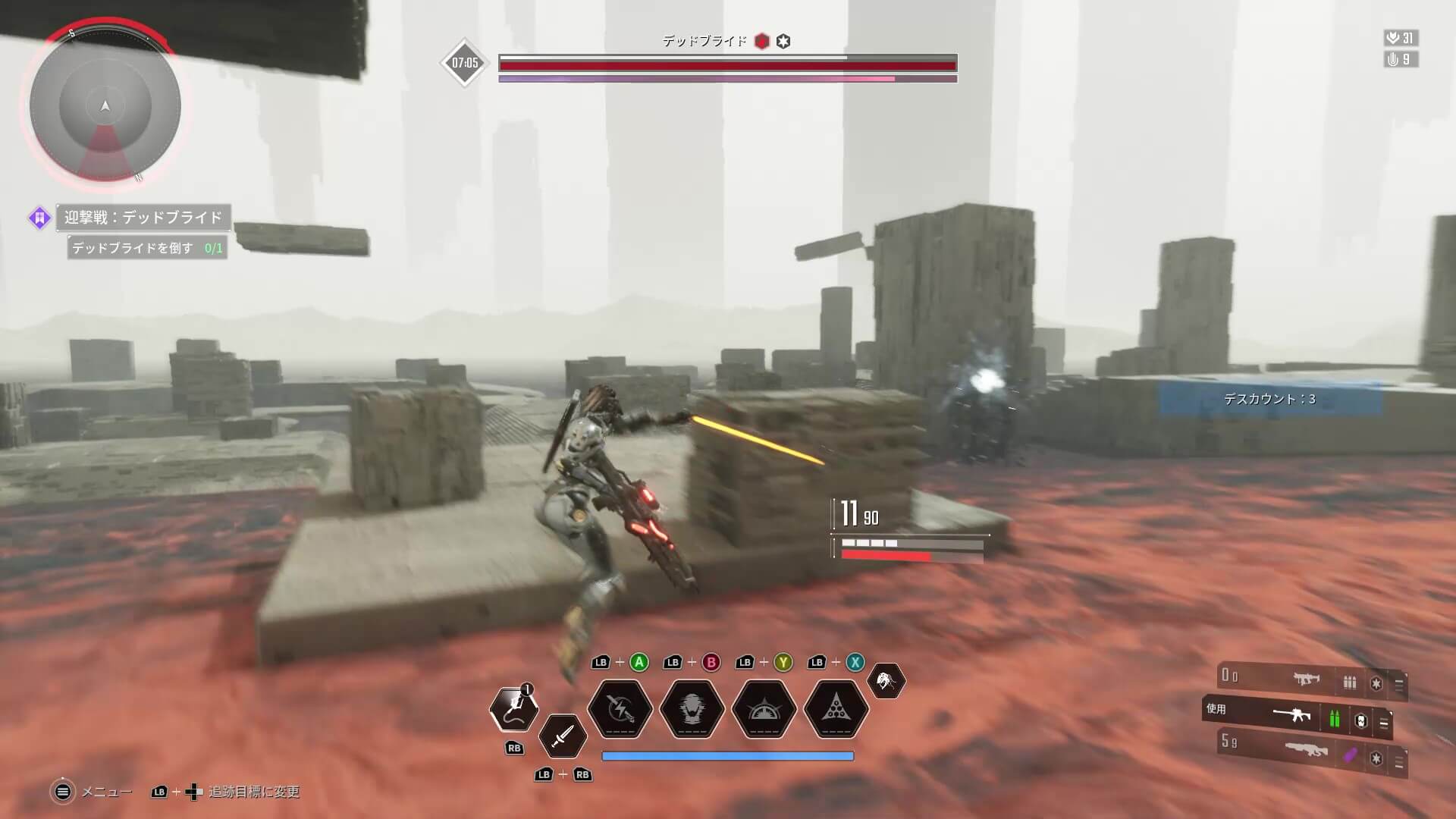Toggle tracking target via 追跡目標に変更 prompt
This screenshot has height=819, width=1456.
(x=250, y=792)
